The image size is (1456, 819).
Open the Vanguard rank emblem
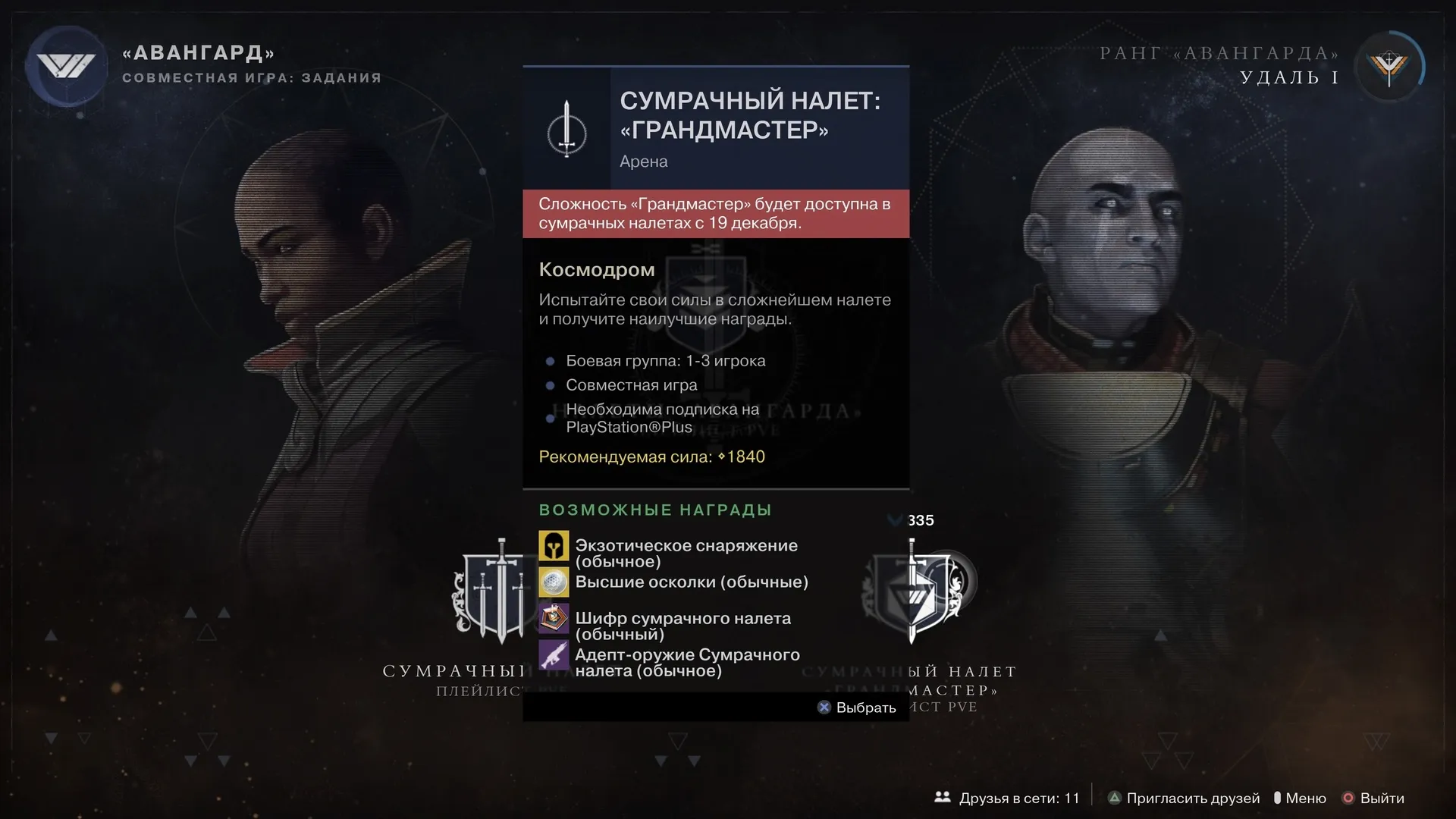(1389, 67)
